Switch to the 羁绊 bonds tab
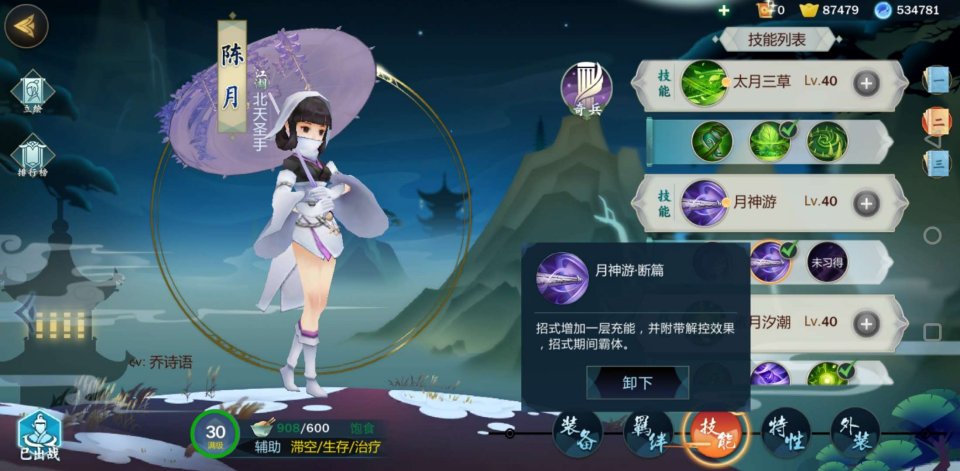Screen dimensions: 960x471 [x=648, y=433]
